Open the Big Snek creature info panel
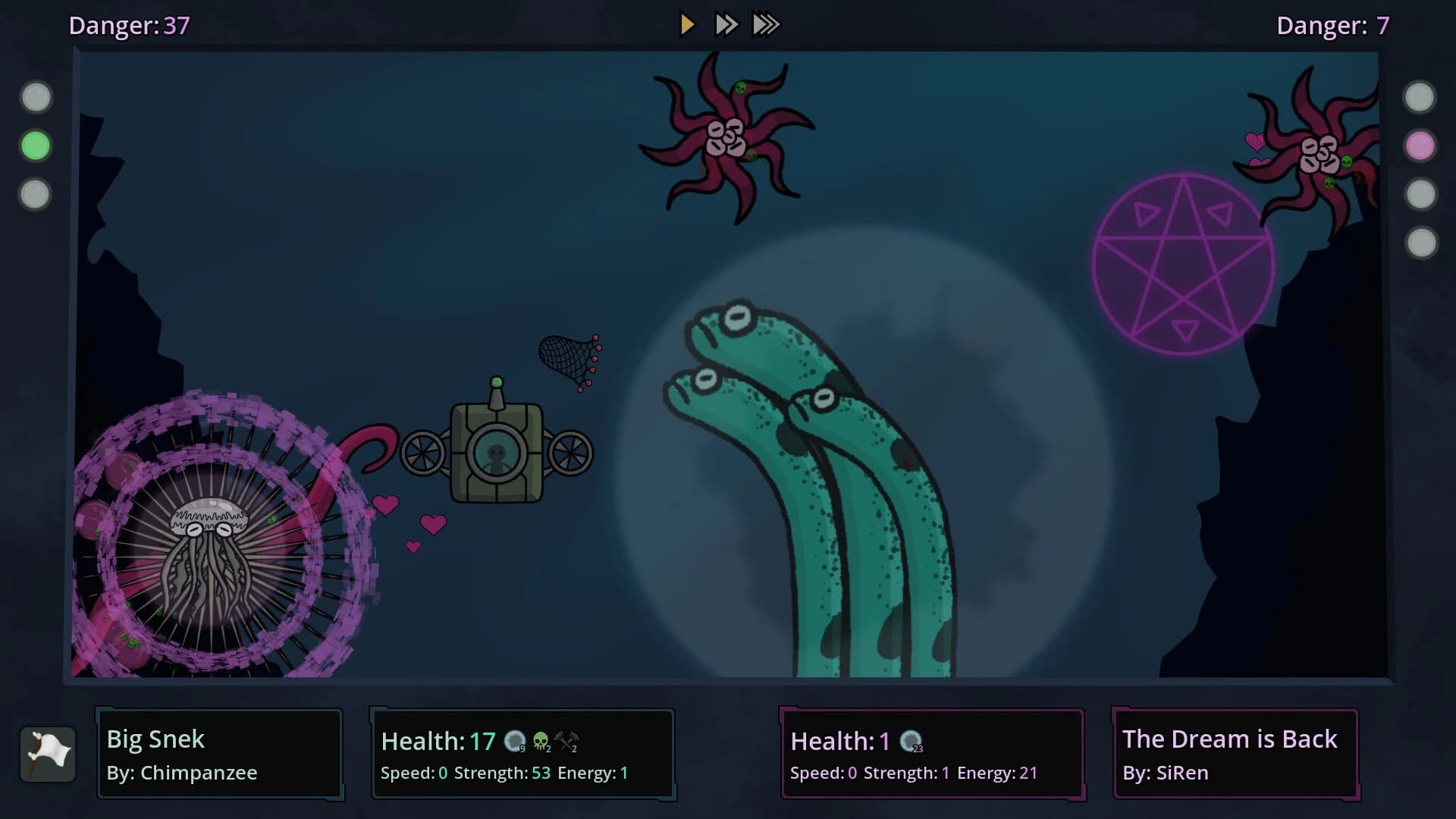The height and width of the screenshot is (819, 1456). (219, 755)
